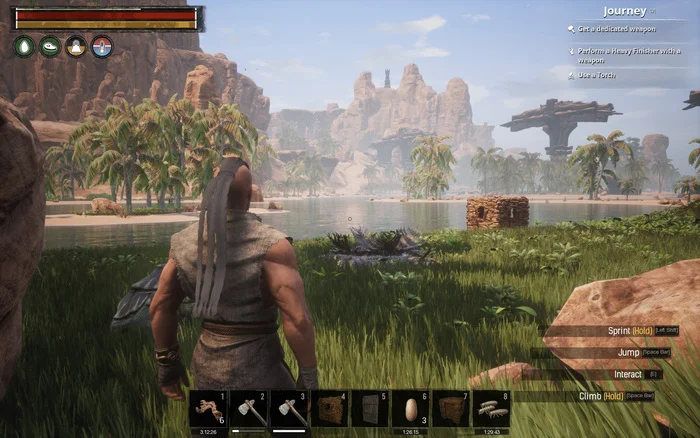Select the stone slab in hotbar slot 5

(x=370, y=409)
